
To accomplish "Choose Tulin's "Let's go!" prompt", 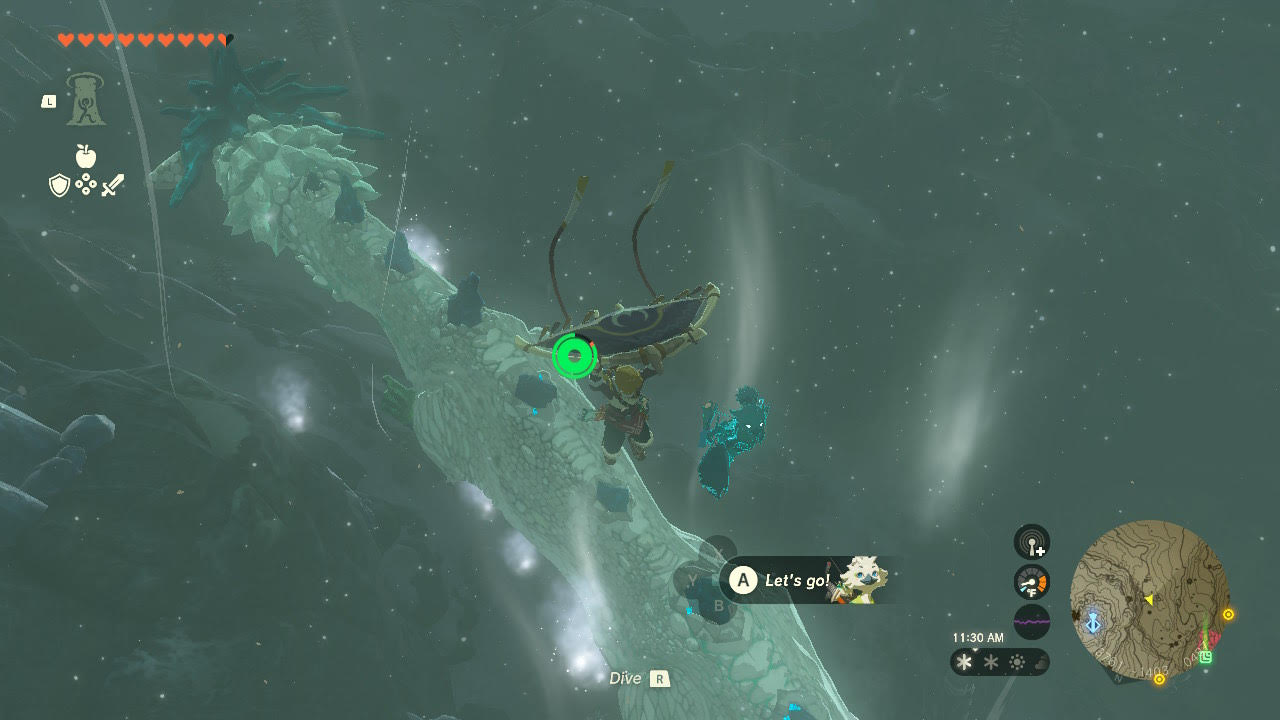I will click(797, 580).
